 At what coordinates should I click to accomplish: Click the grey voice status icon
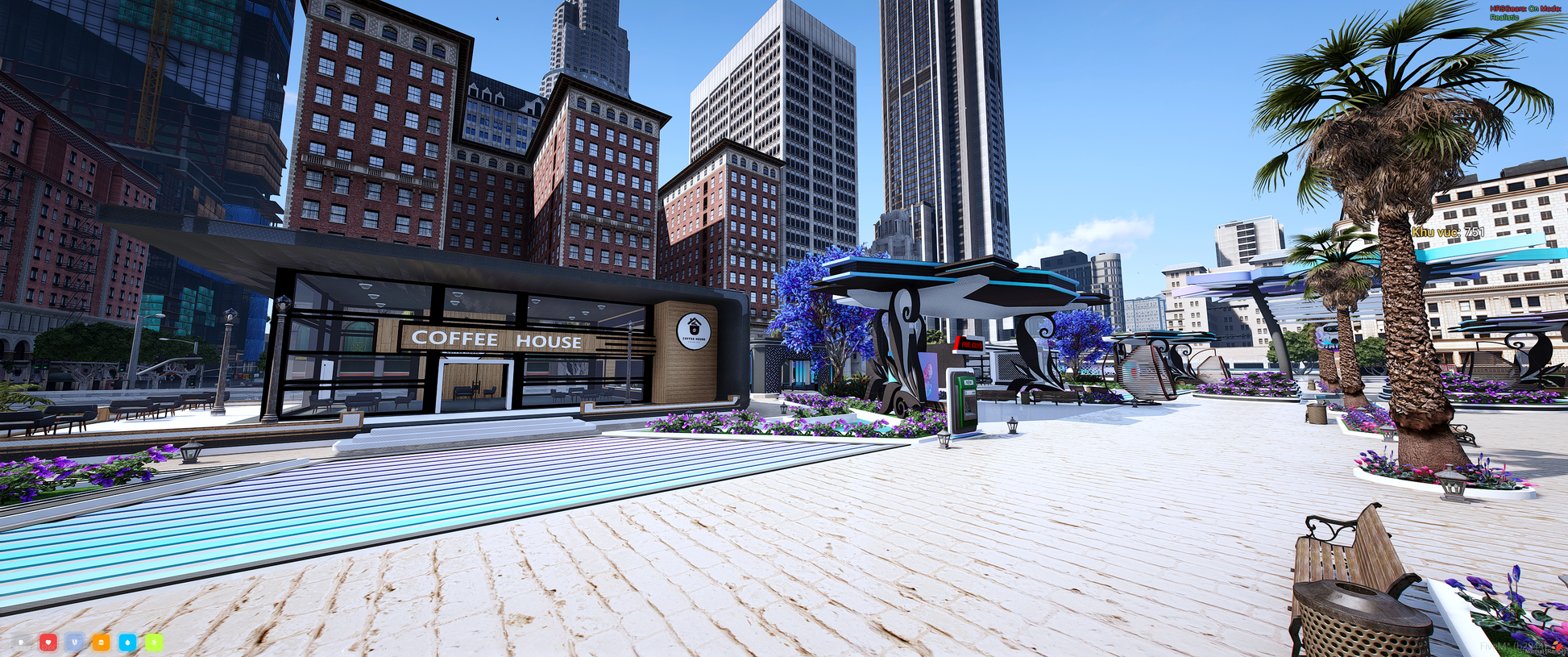(x=22, y=642)
